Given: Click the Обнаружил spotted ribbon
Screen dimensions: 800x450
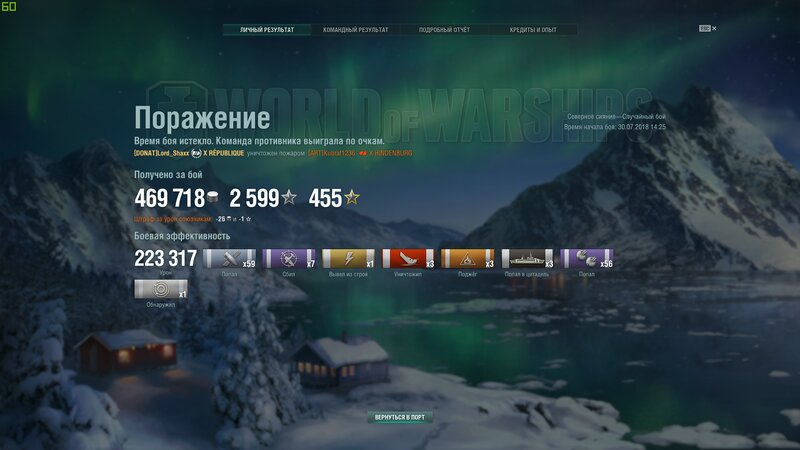Looking at the screenshot, I should pyautogui.click(x=160, y=290).
